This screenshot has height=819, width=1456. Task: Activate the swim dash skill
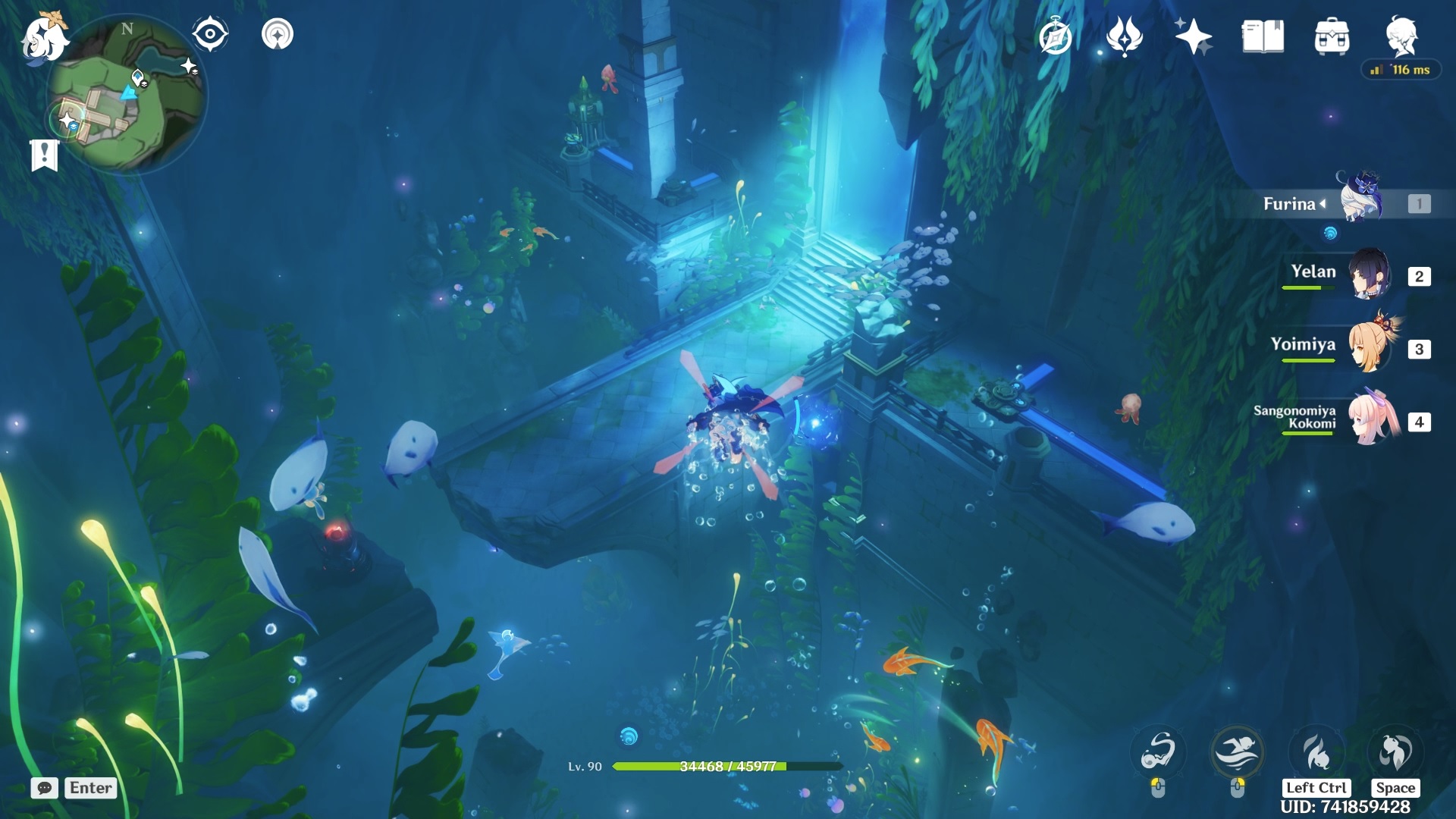(x=1237, y=752)
